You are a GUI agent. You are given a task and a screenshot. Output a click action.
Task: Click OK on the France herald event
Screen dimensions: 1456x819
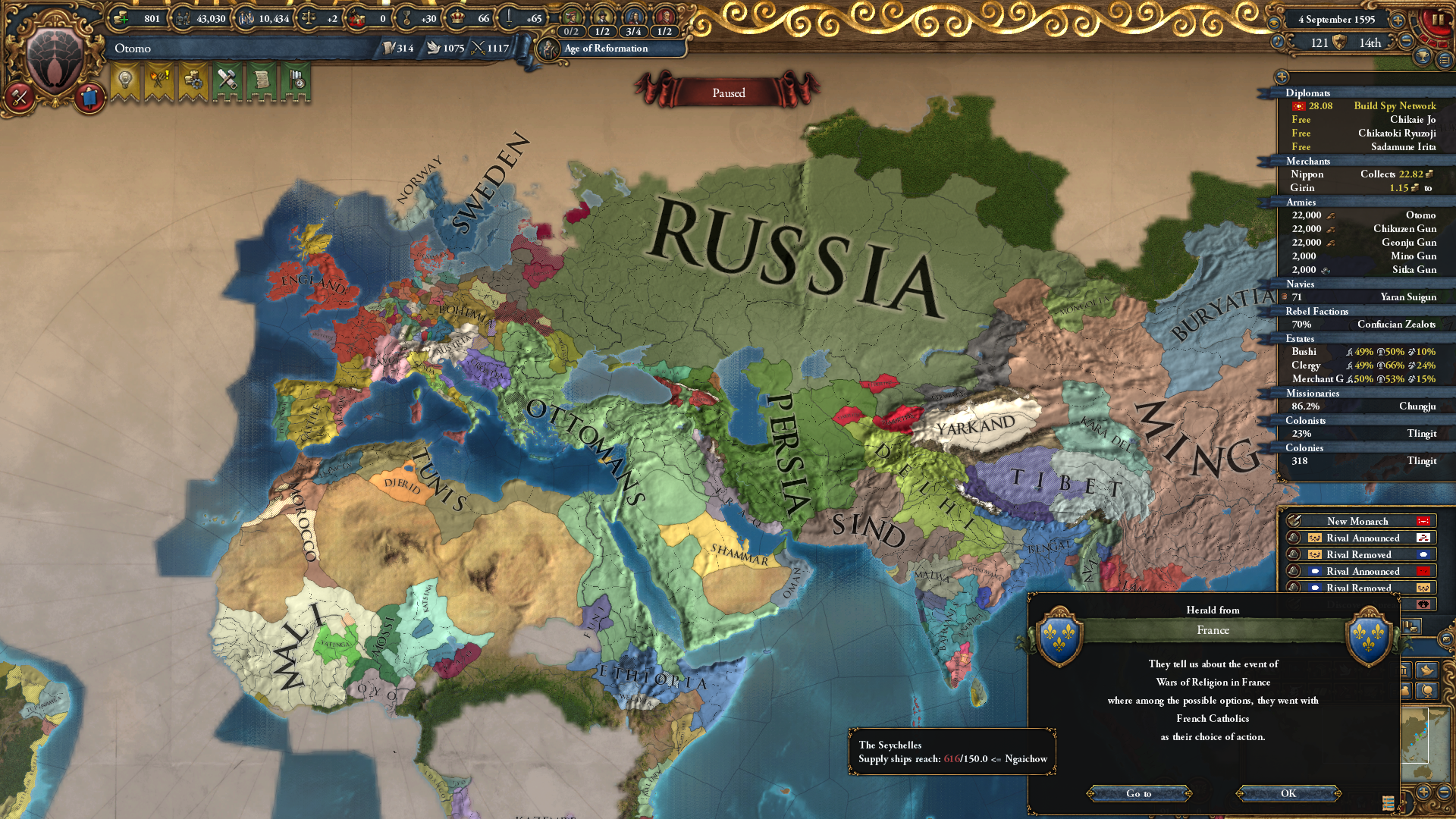1288,794
